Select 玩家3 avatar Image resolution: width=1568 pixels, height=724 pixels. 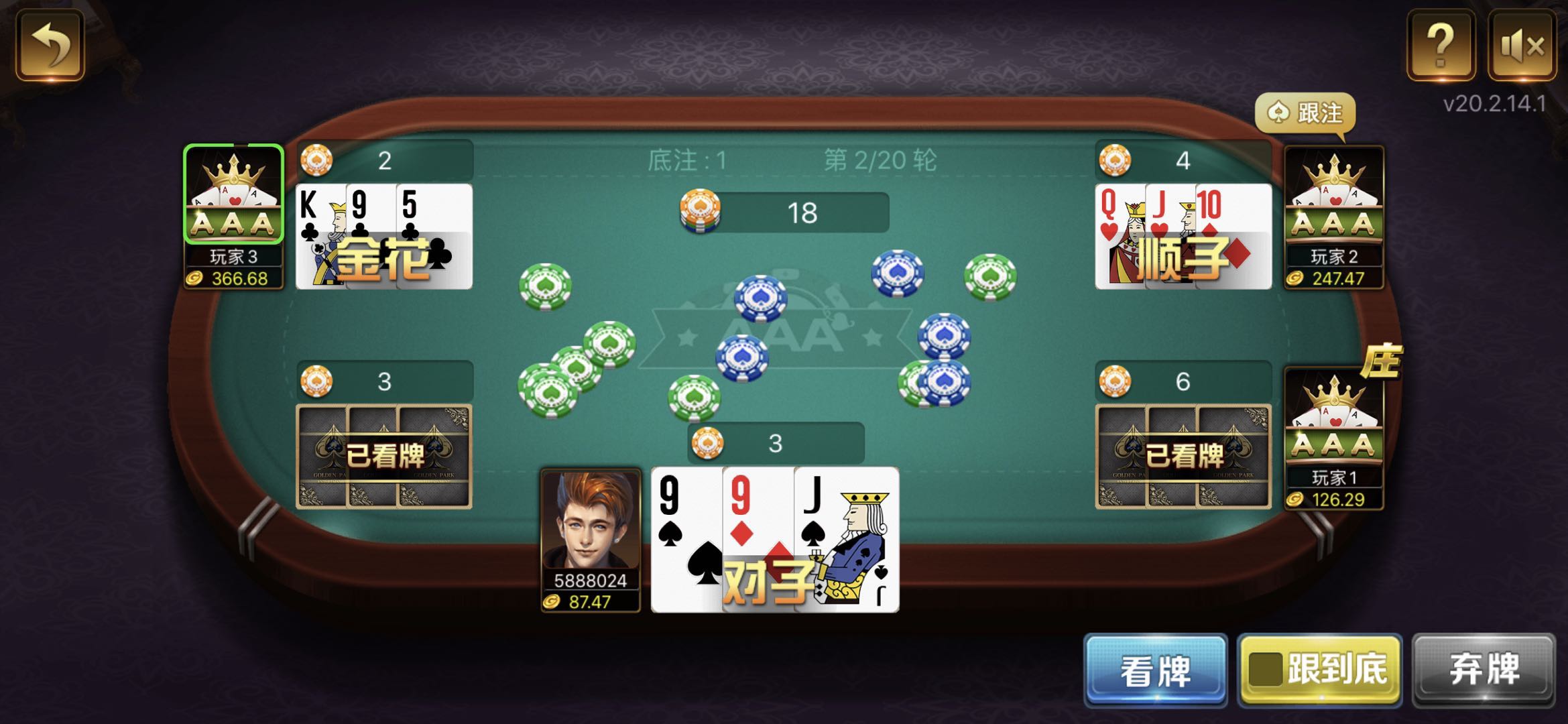tap(233, 194)
